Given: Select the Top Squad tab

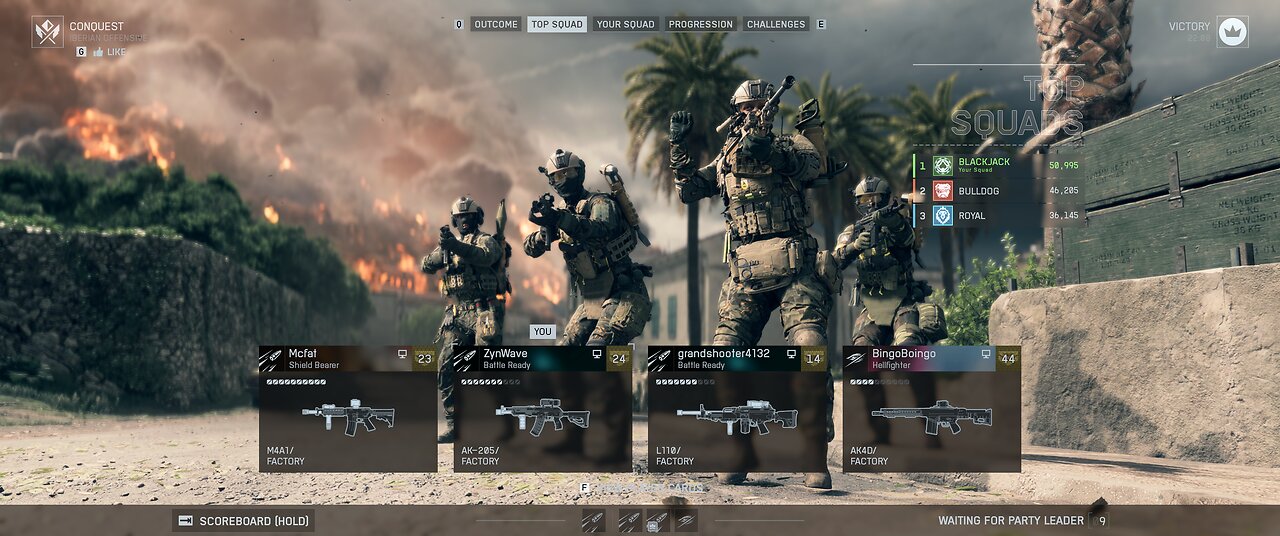Looking at the screenshot, I should click(557, 24).
